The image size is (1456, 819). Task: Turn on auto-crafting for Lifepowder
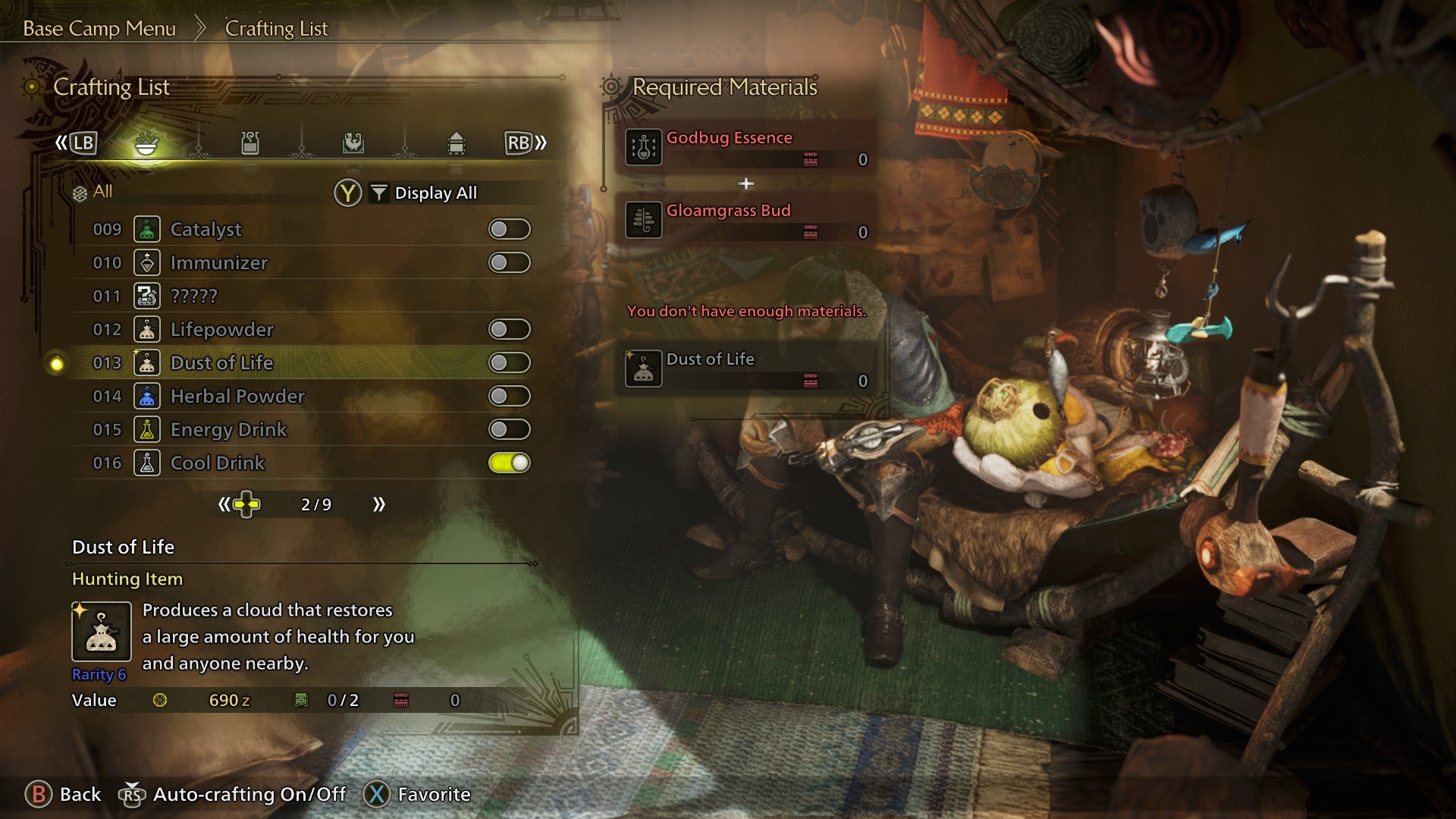click(x=510, y=329)
